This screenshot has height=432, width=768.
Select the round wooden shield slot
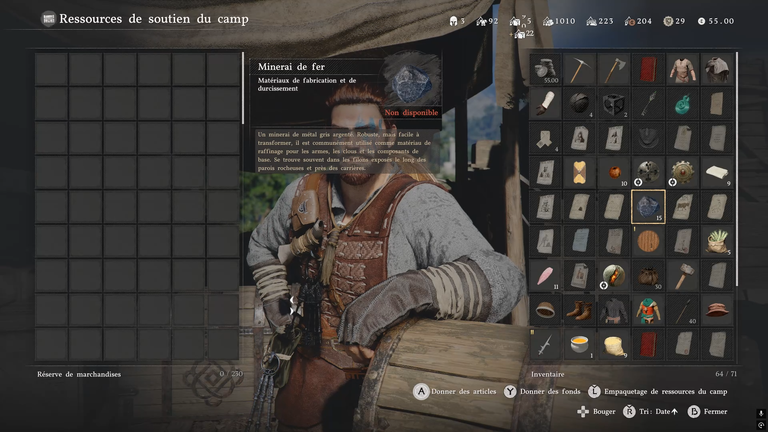click(x=648, y=241)
